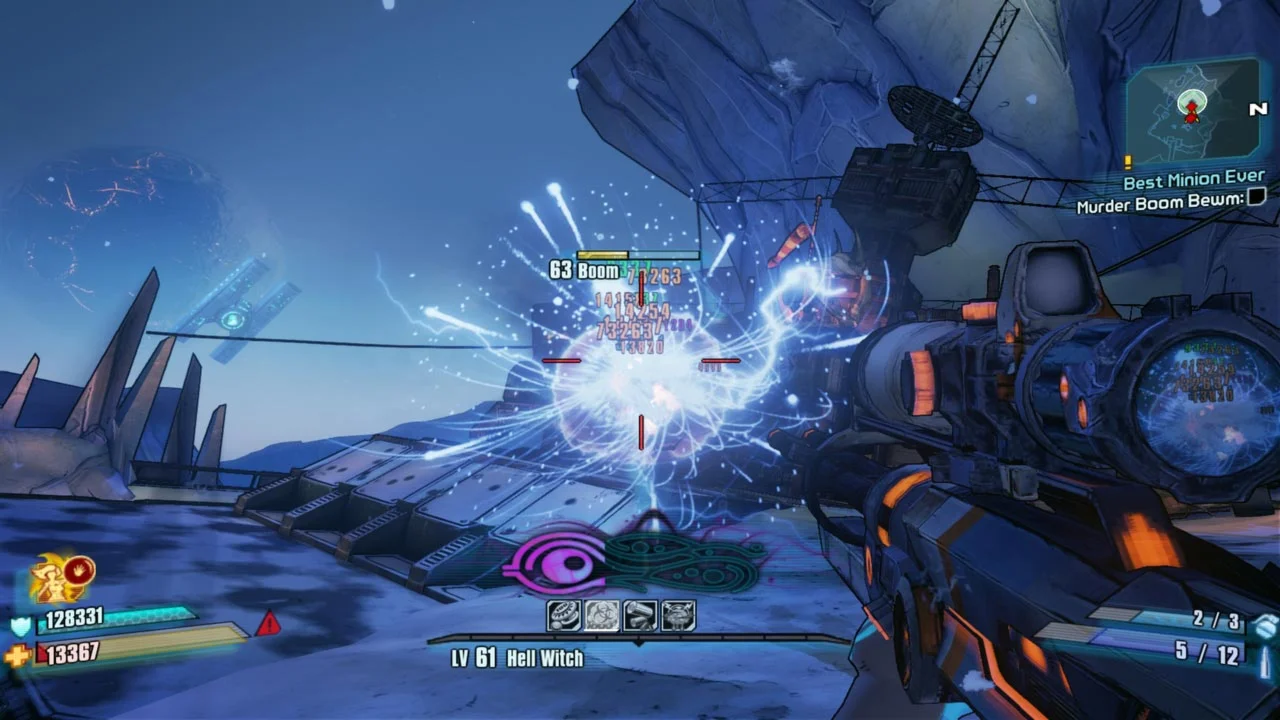Click the shield icon beside 128331

click(x=18, y=625)
